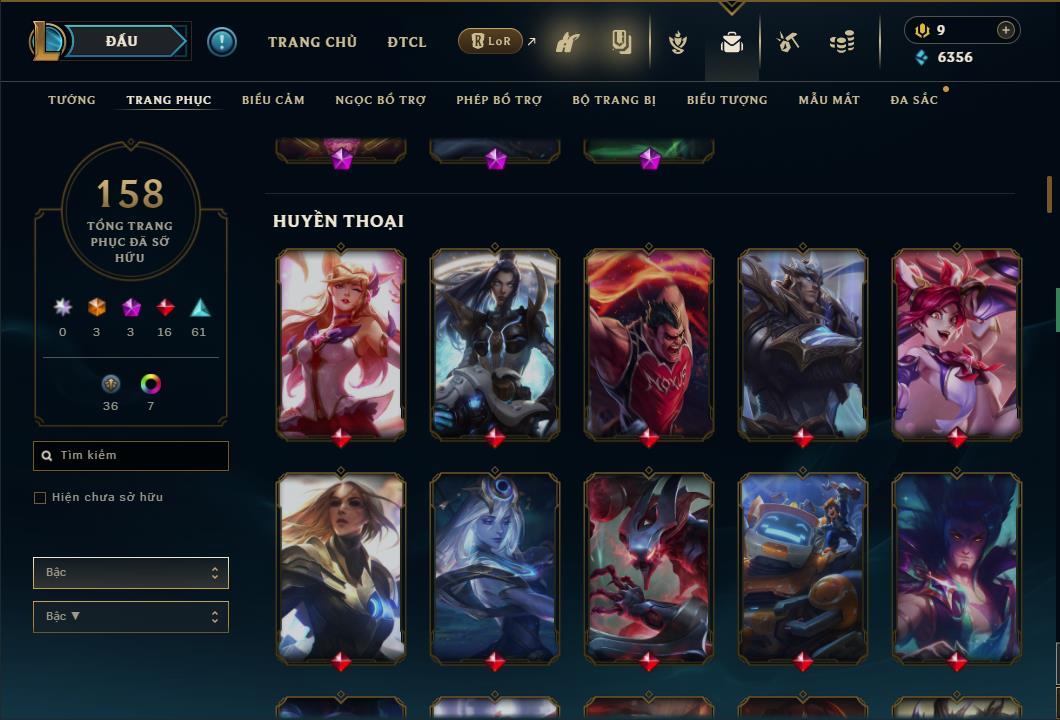The width and height of the screenshot is (1060, 720).
Task: Open the NGỌC BỔ TRỢ tab
Action: click(380, 100)
